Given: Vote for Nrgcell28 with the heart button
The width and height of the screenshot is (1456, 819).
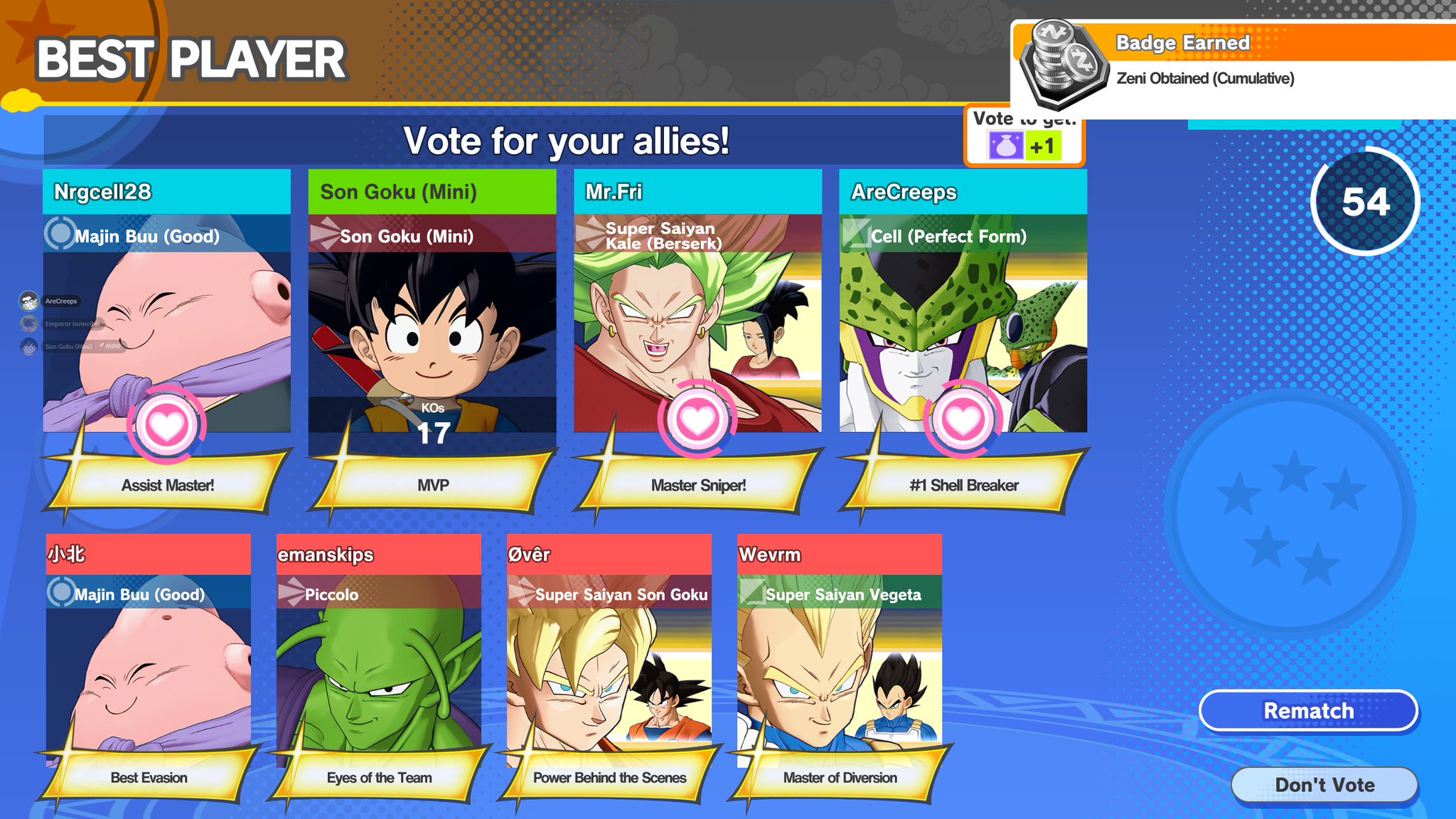Looking at the screenshot, I should coord(166,424).
